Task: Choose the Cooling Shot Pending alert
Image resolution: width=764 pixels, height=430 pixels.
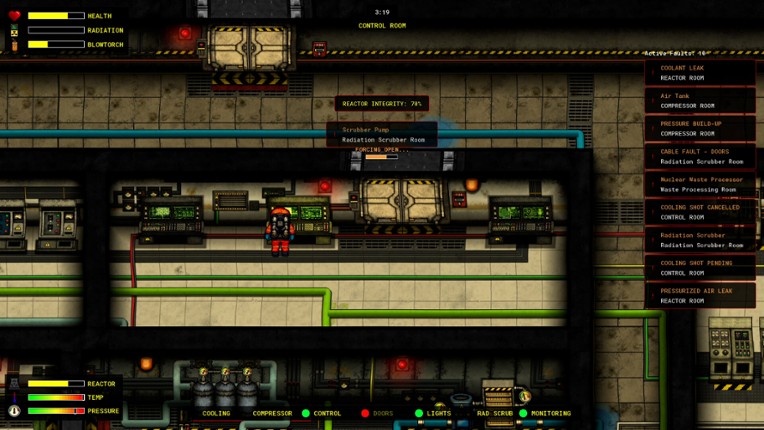Action: 700,268
